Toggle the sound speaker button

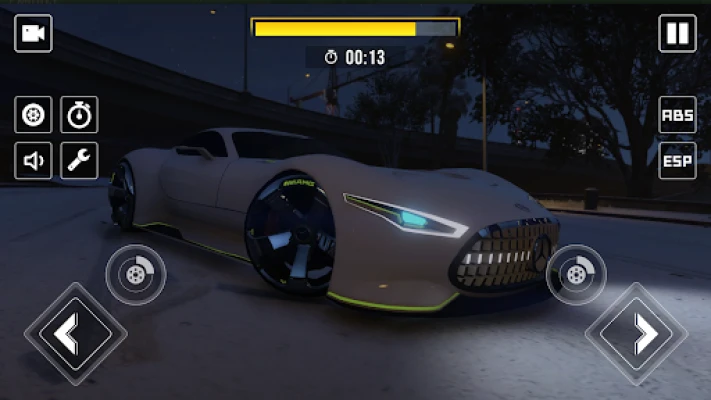click(33, 160)
